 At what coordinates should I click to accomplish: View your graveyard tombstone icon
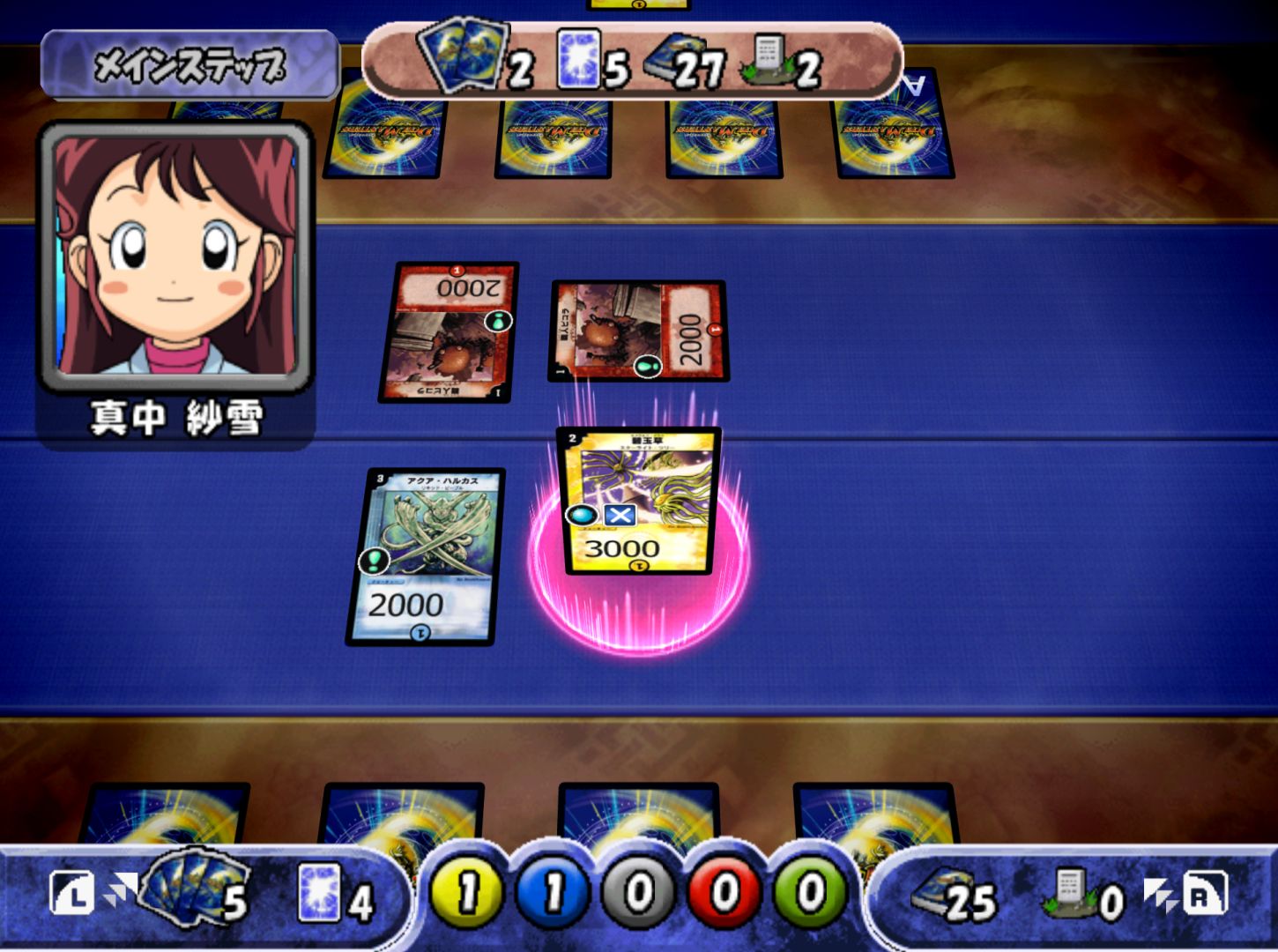[x=1070, y=894]
